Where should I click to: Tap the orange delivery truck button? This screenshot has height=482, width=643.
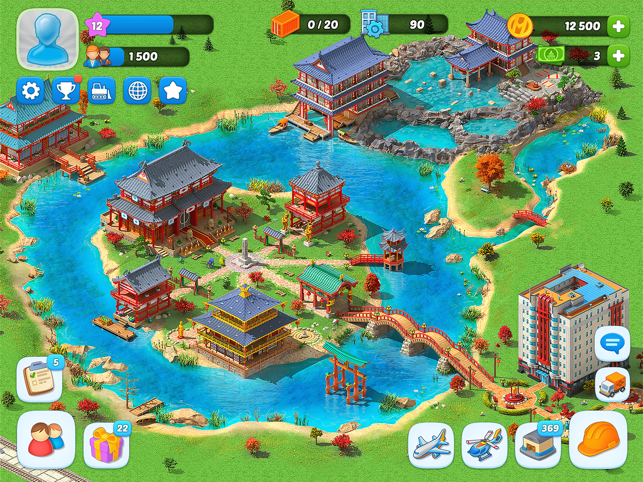[612, 385]
